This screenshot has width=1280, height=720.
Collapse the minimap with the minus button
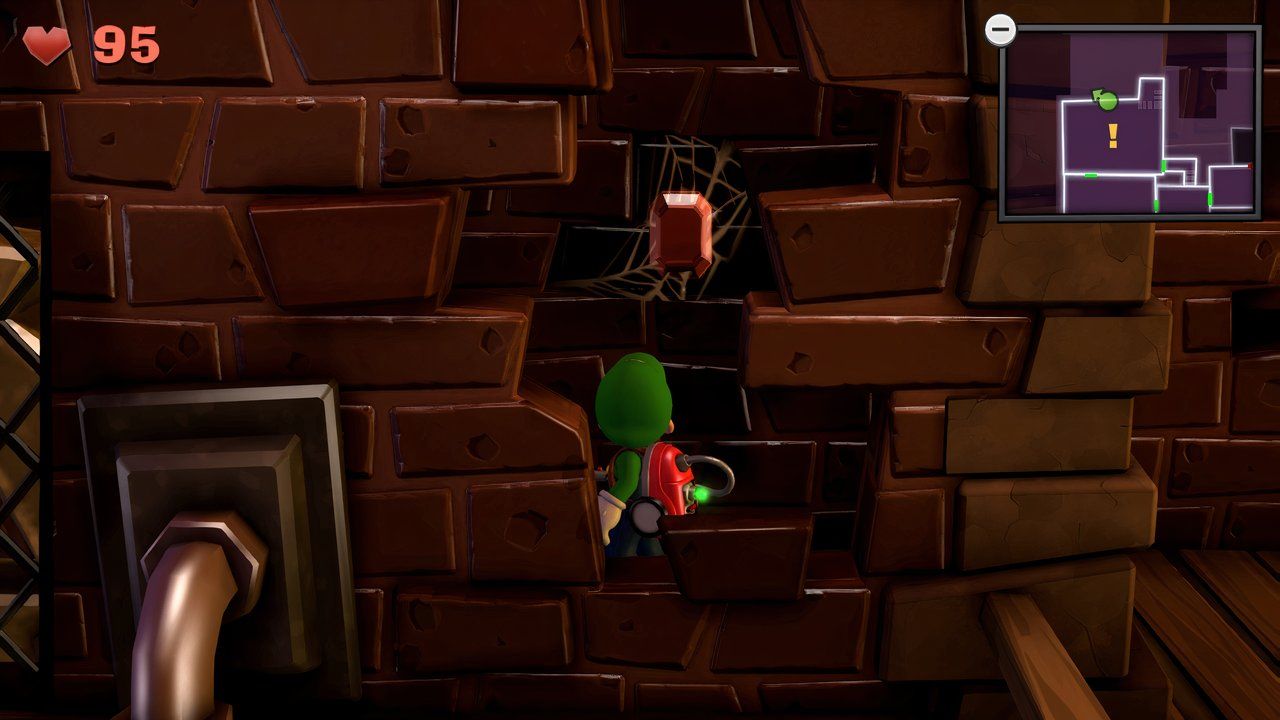click(1002, 30)
